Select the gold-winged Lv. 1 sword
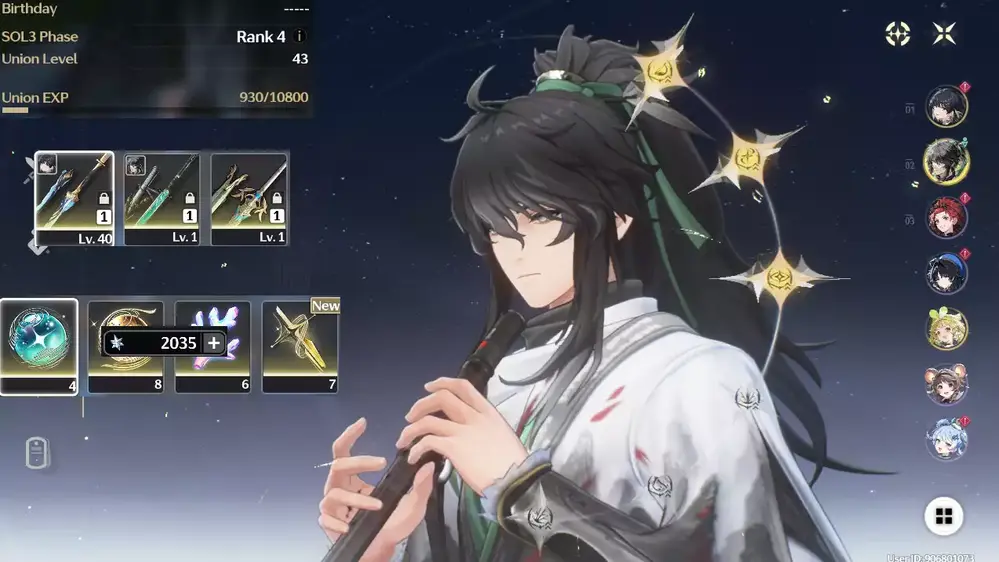The image size is (999, 562). pos(249,198)
